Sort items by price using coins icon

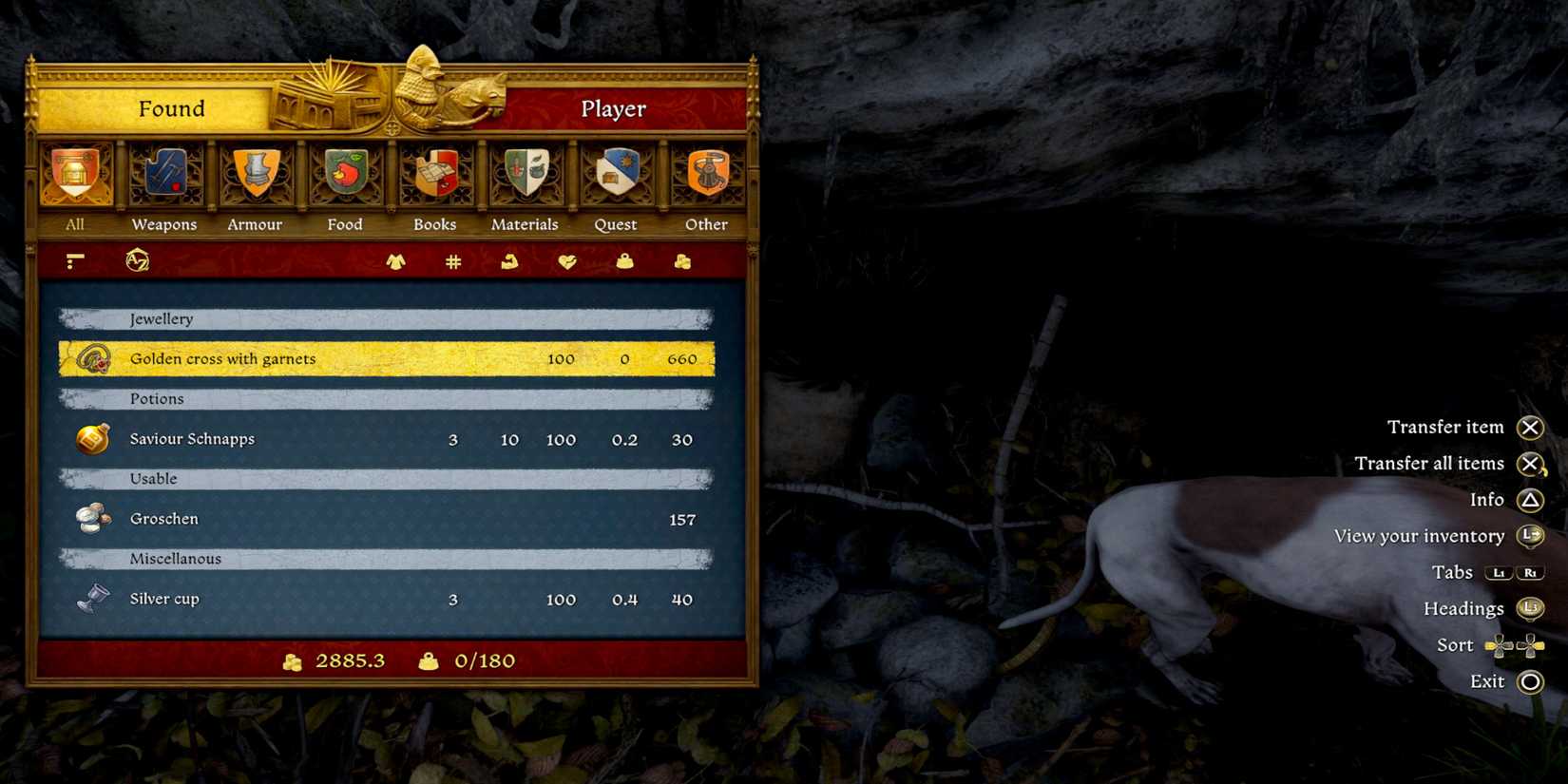[x=681, y=261]
